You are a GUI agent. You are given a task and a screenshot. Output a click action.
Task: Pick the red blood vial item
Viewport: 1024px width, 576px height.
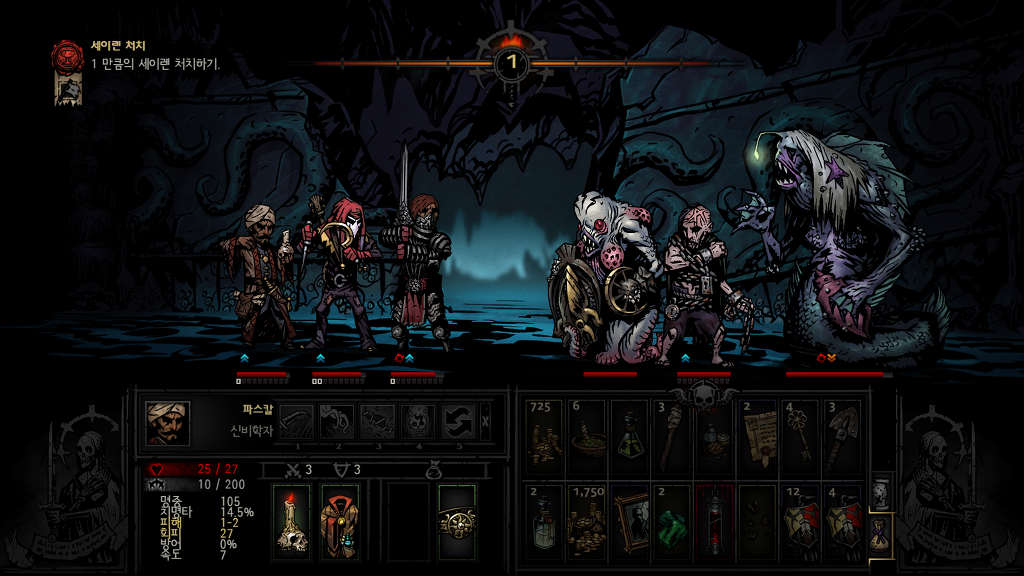pyautogui.click(x=714, y=520)
